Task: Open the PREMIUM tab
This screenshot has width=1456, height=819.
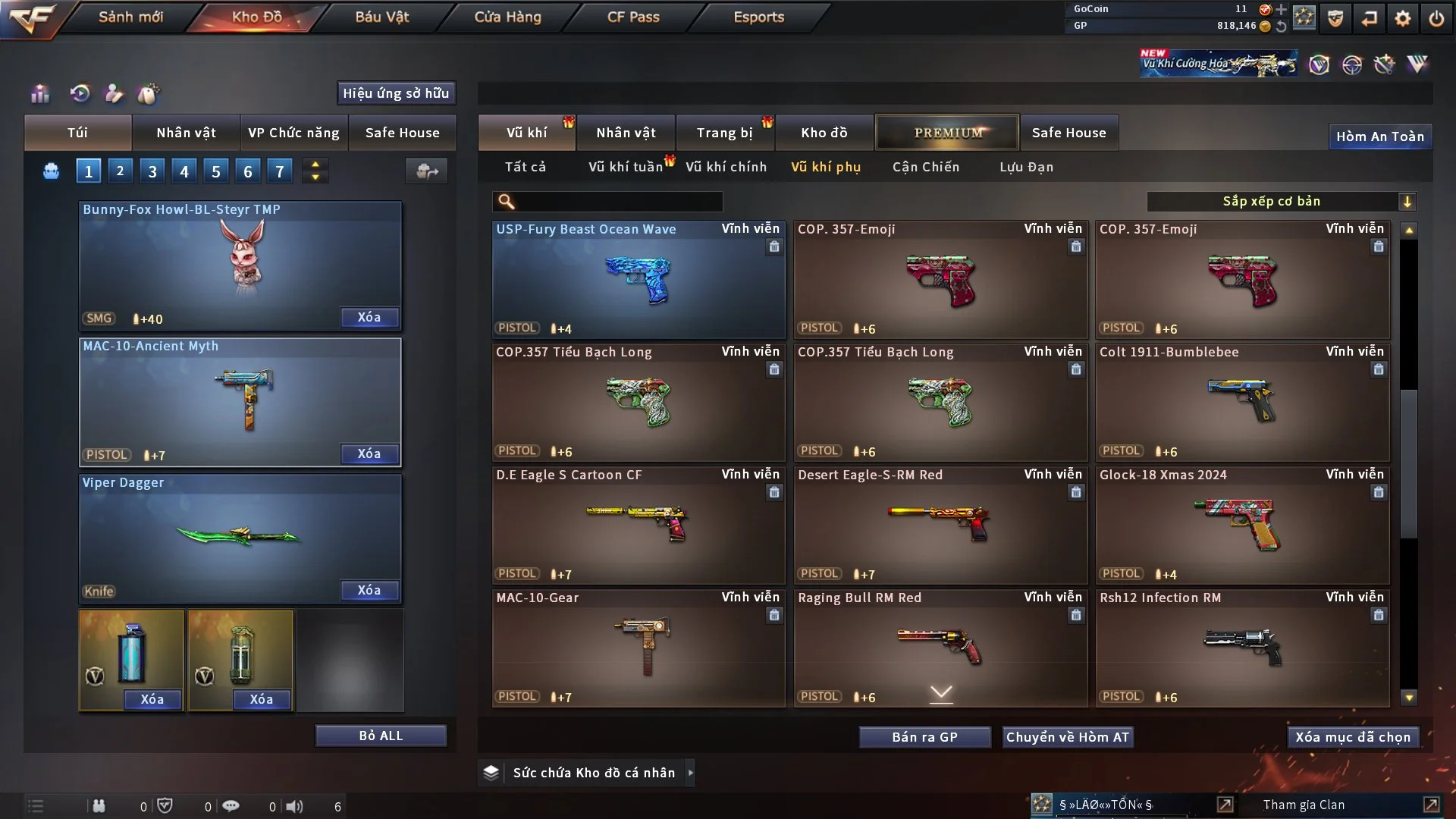Action: (947, 133)
